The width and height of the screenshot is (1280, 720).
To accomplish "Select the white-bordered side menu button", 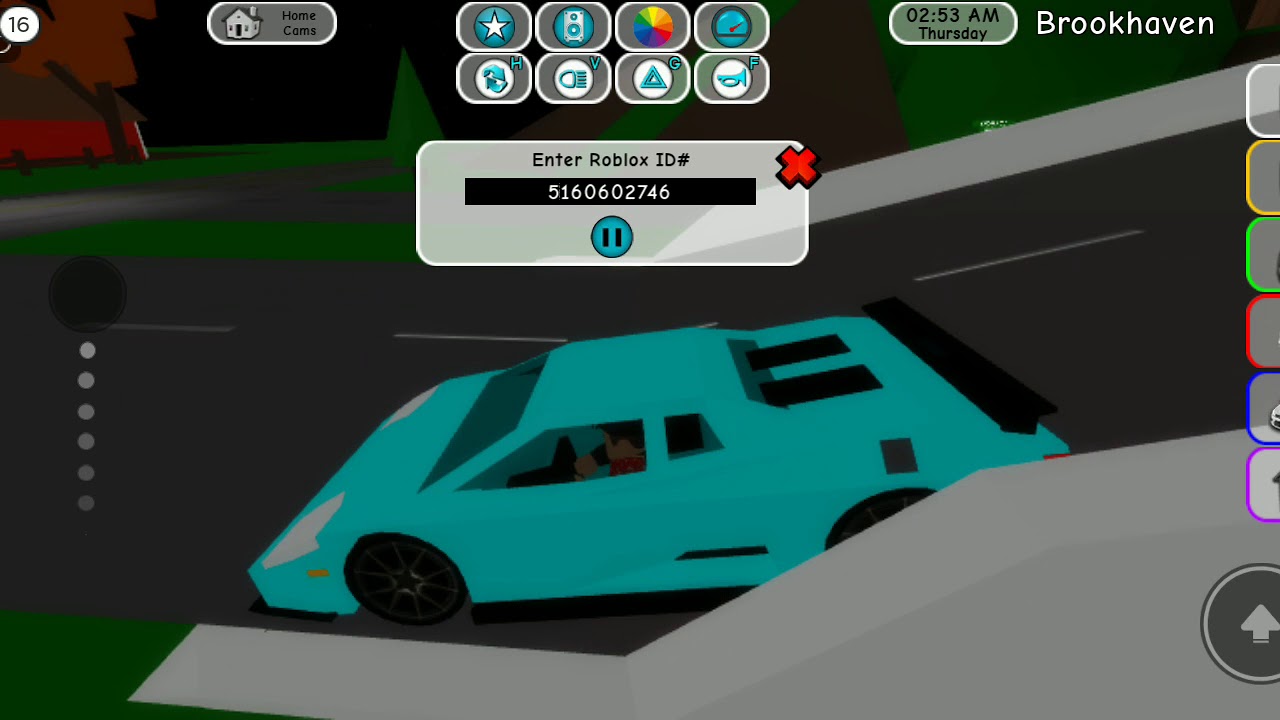I will pos(1264,100).
